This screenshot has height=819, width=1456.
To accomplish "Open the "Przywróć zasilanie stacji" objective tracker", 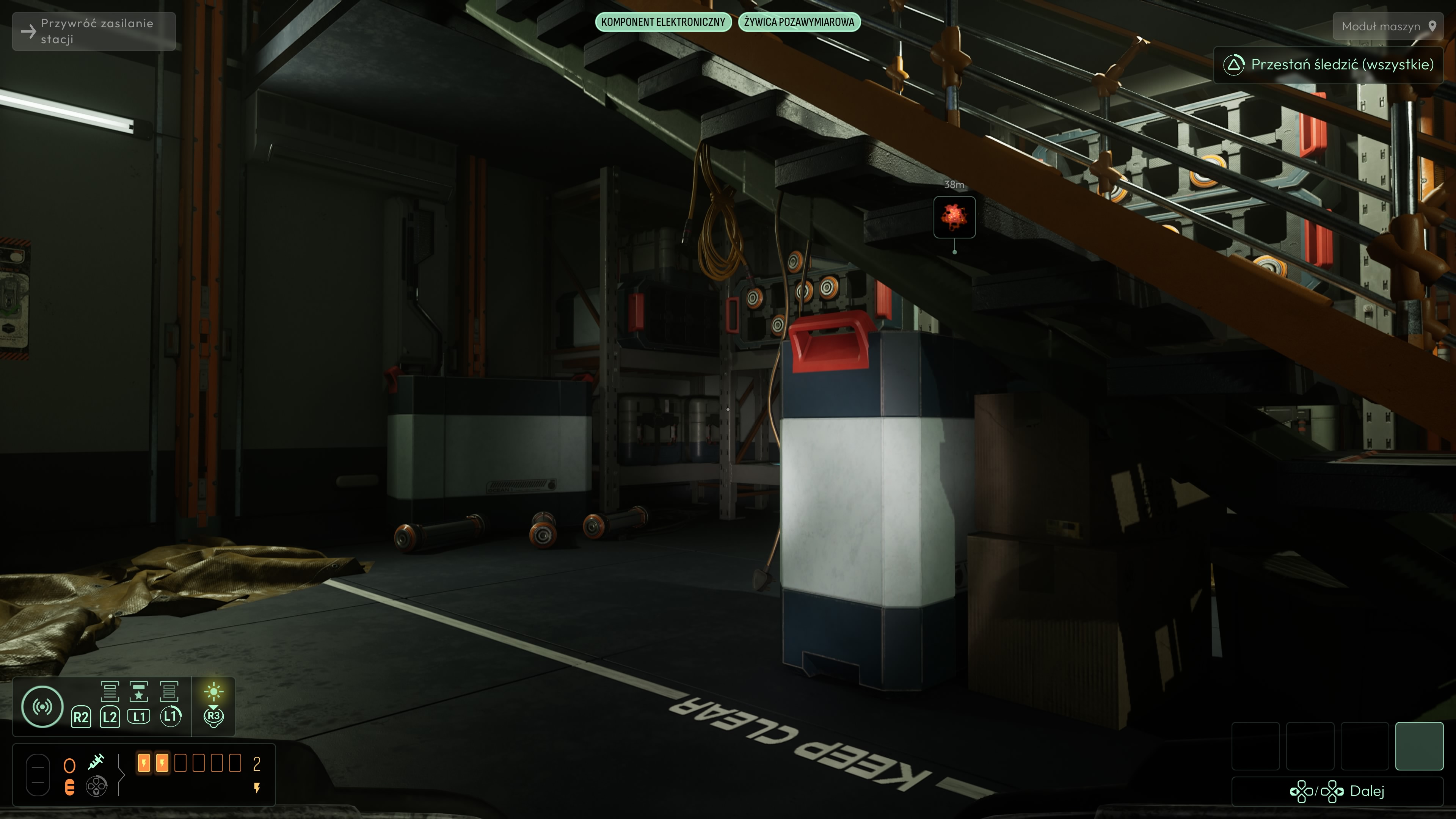I will [94, 31].
